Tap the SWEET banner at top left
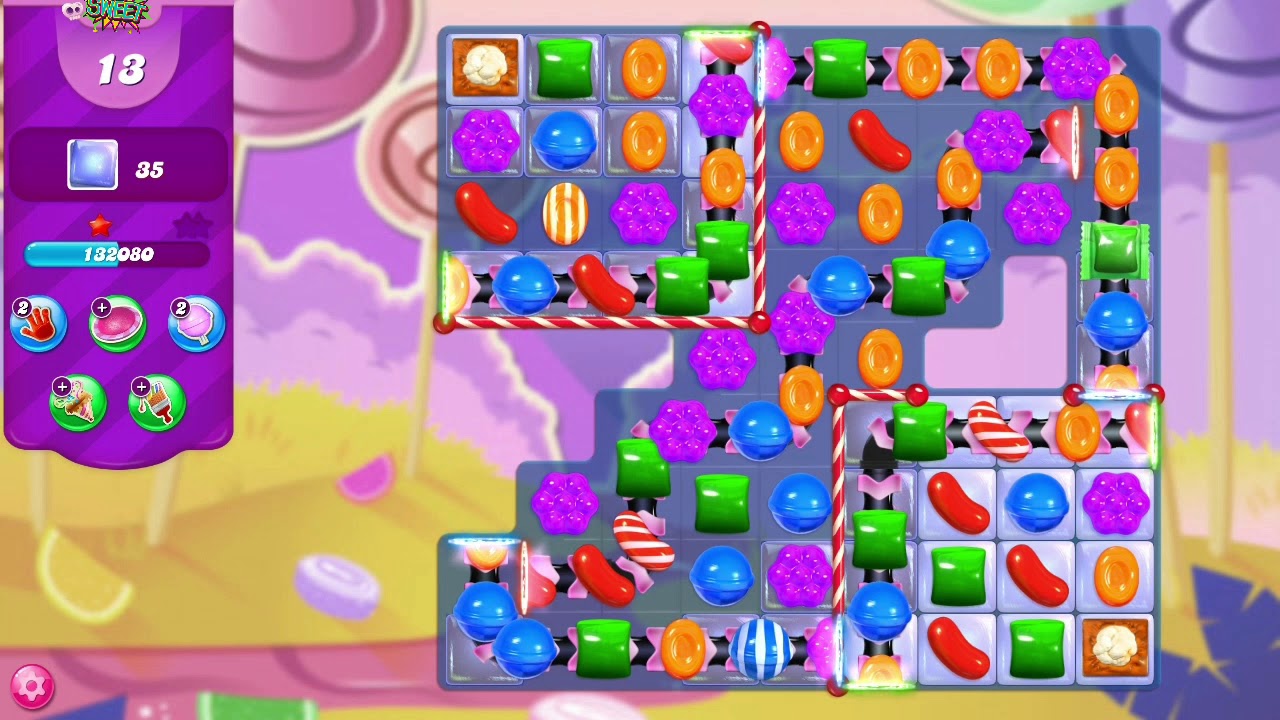This screenshot has width=1280, height=720. 117,12
